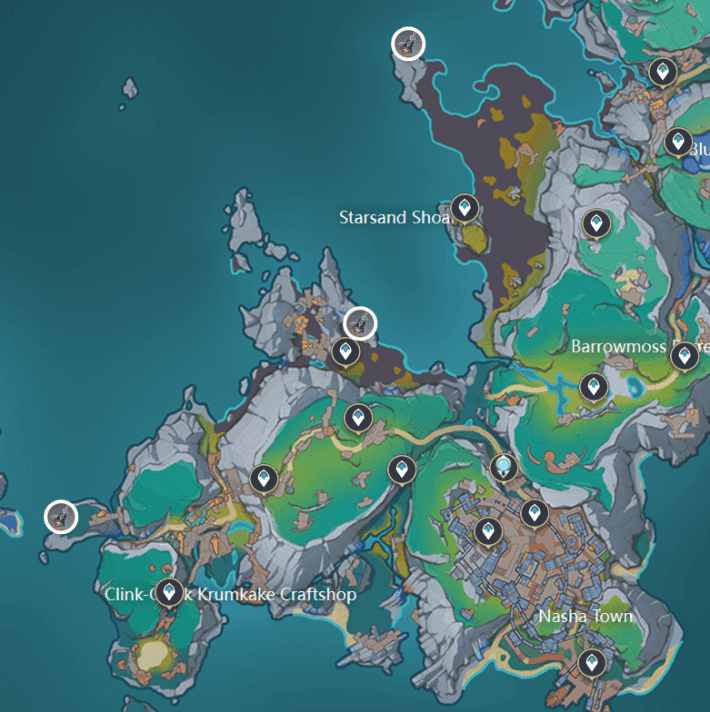
Task: Click the glowing blue orb statue marker
Action: [x=504, y=465]
